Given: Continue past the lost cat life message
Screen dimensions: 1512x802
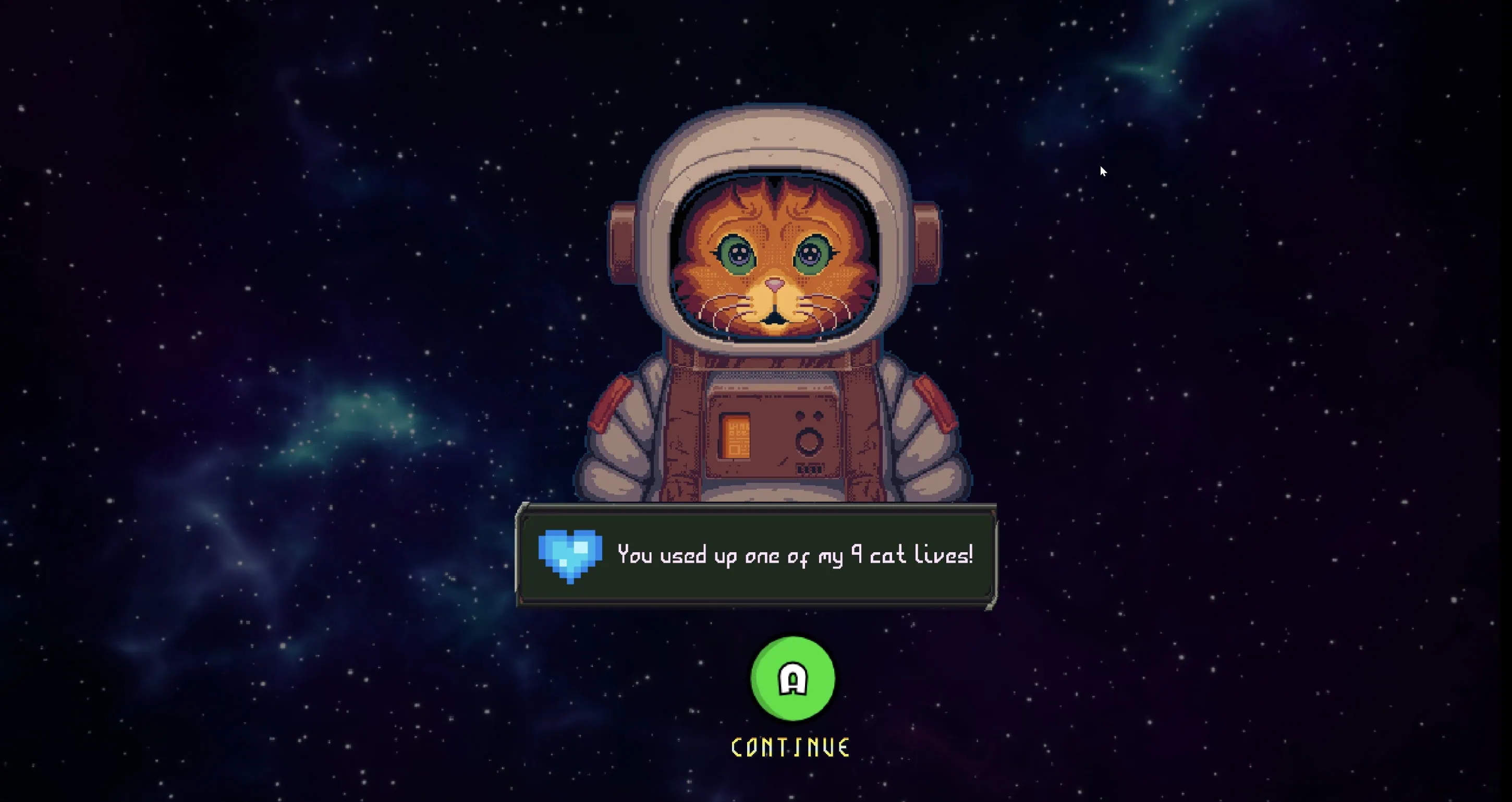Looking at the screenshot, I should (792, 679).
